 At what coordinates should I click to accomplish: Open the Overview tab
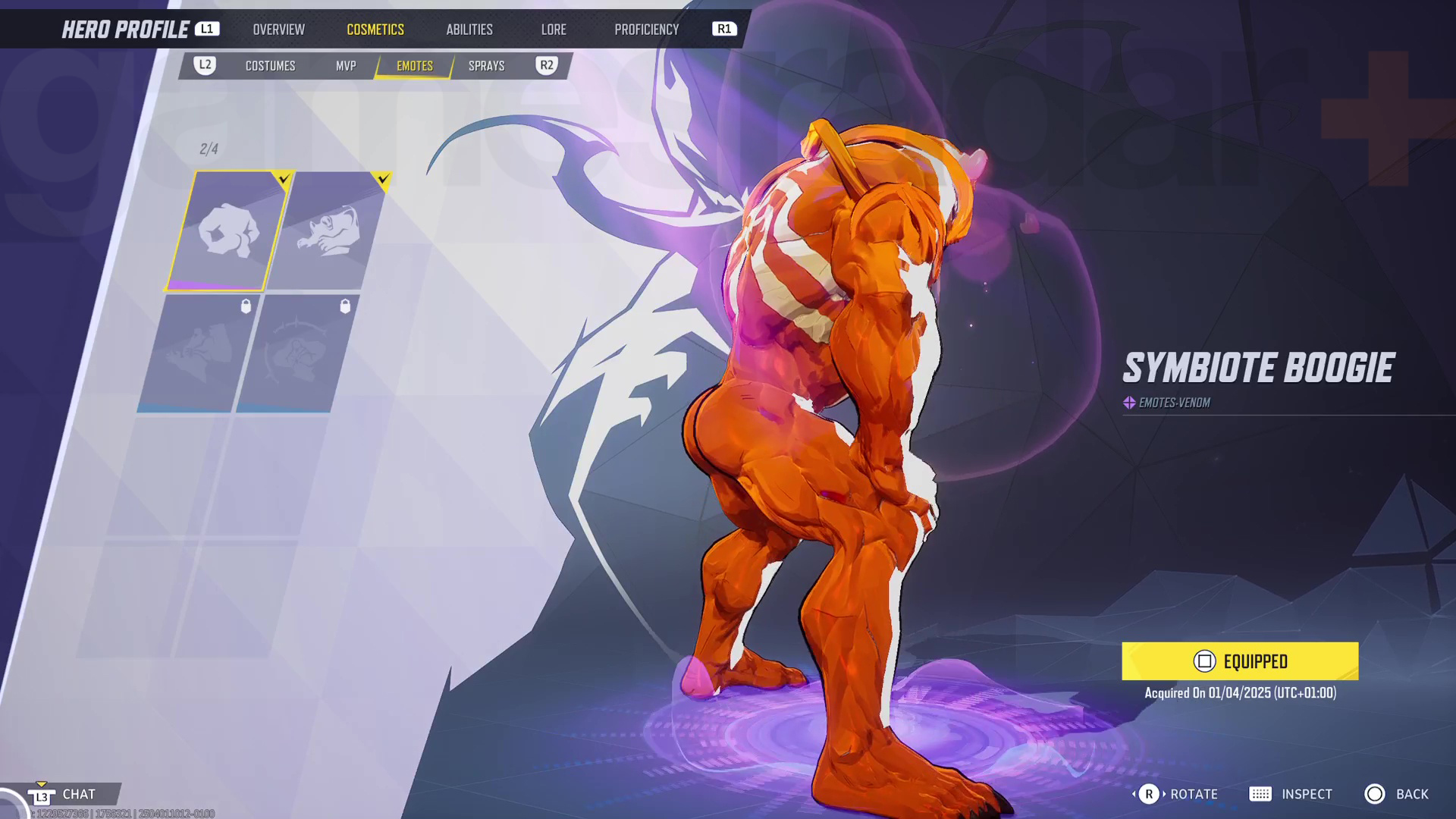[278, 30]
